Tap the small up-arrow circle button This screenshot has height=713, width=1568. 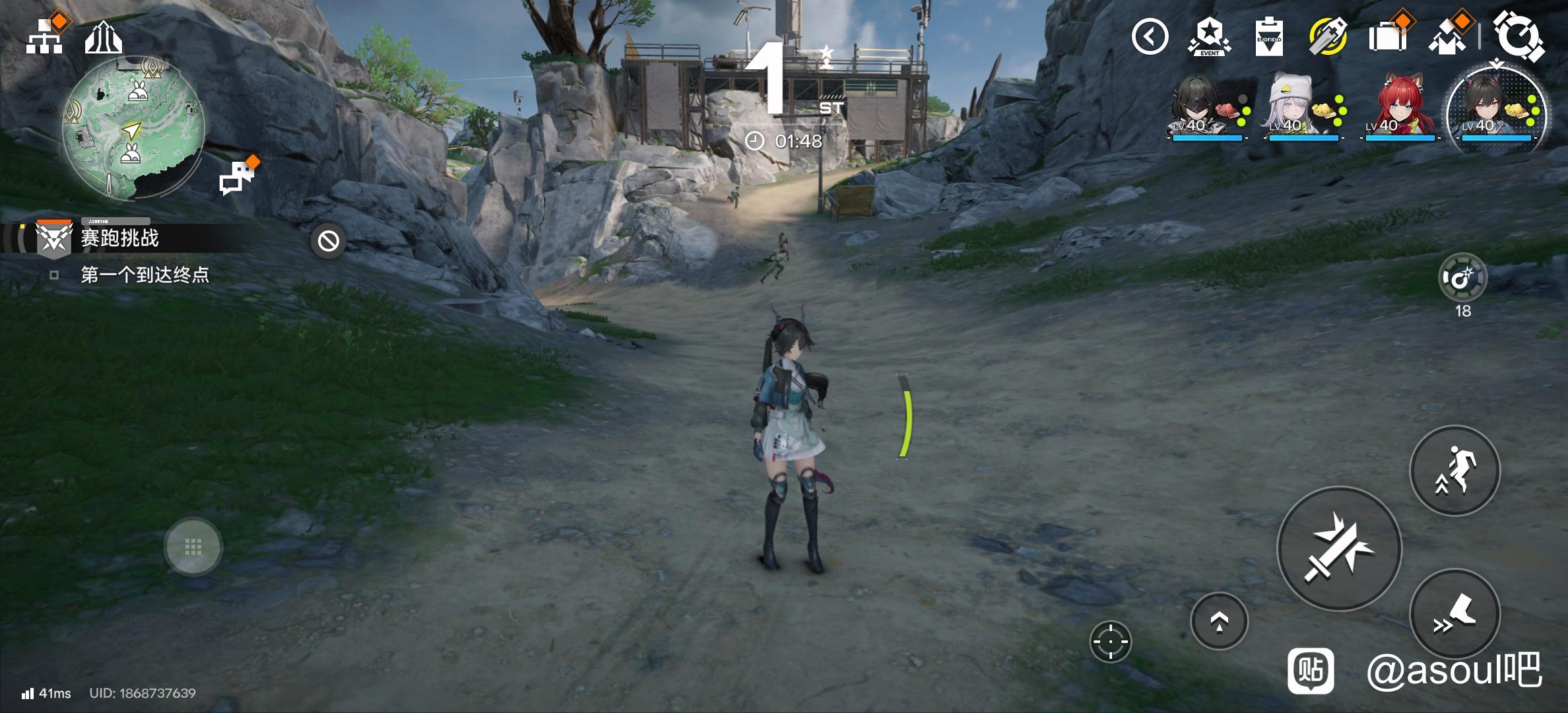1219,621
